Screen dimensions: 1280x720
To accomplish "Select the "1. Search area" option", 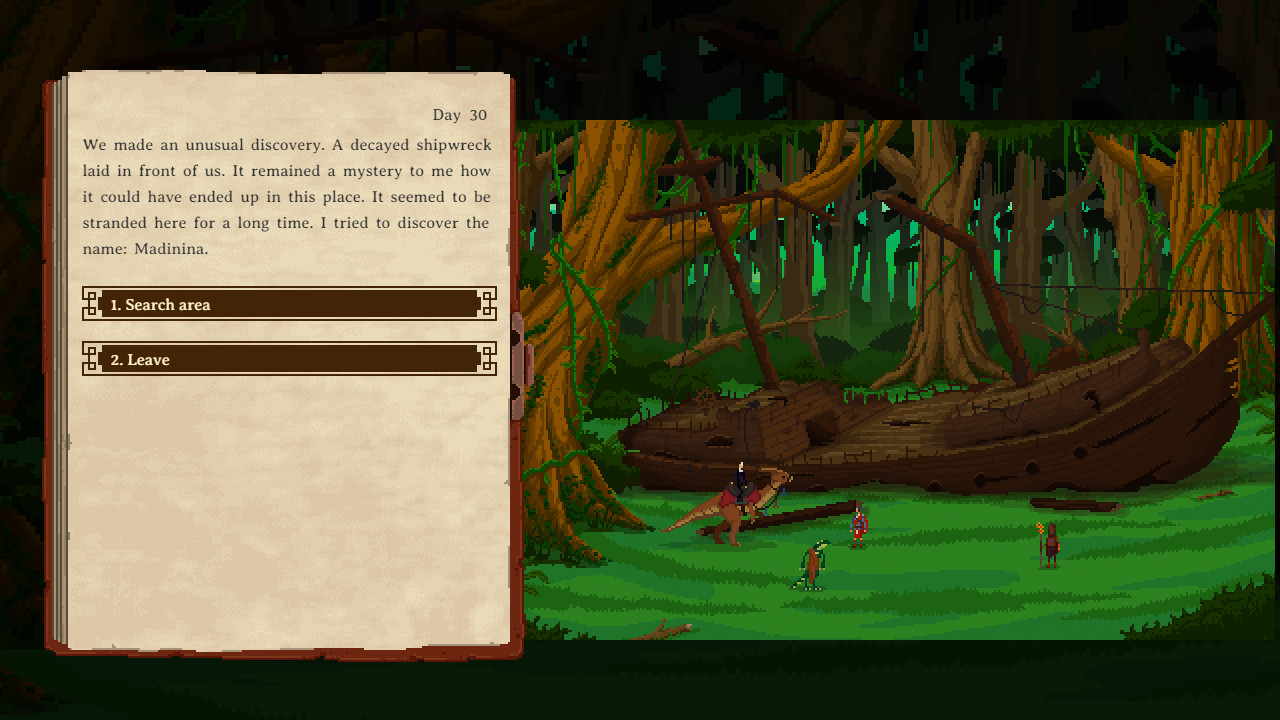I will [289, 304].
